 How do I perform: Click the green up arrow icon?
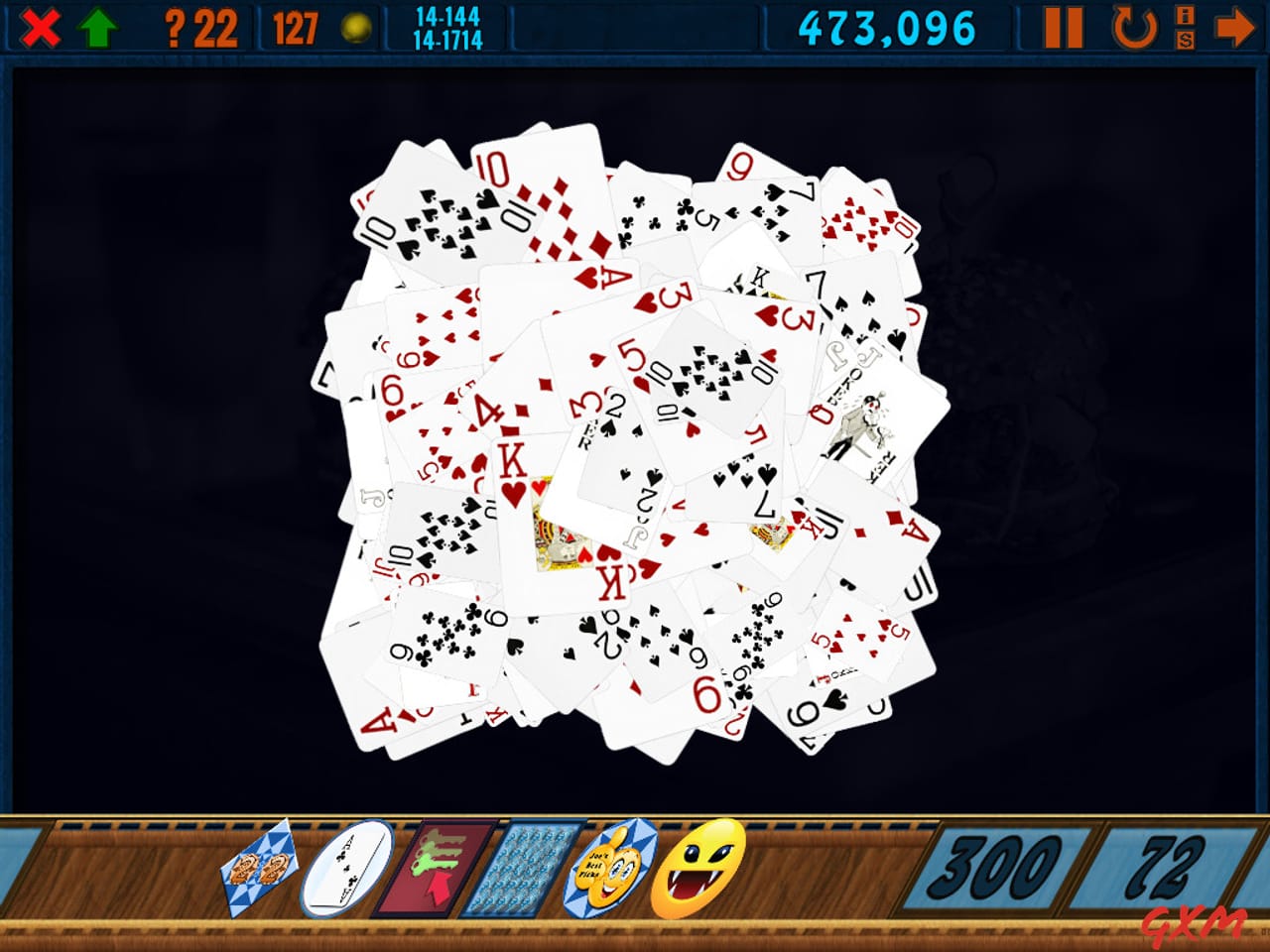(97, 26)
